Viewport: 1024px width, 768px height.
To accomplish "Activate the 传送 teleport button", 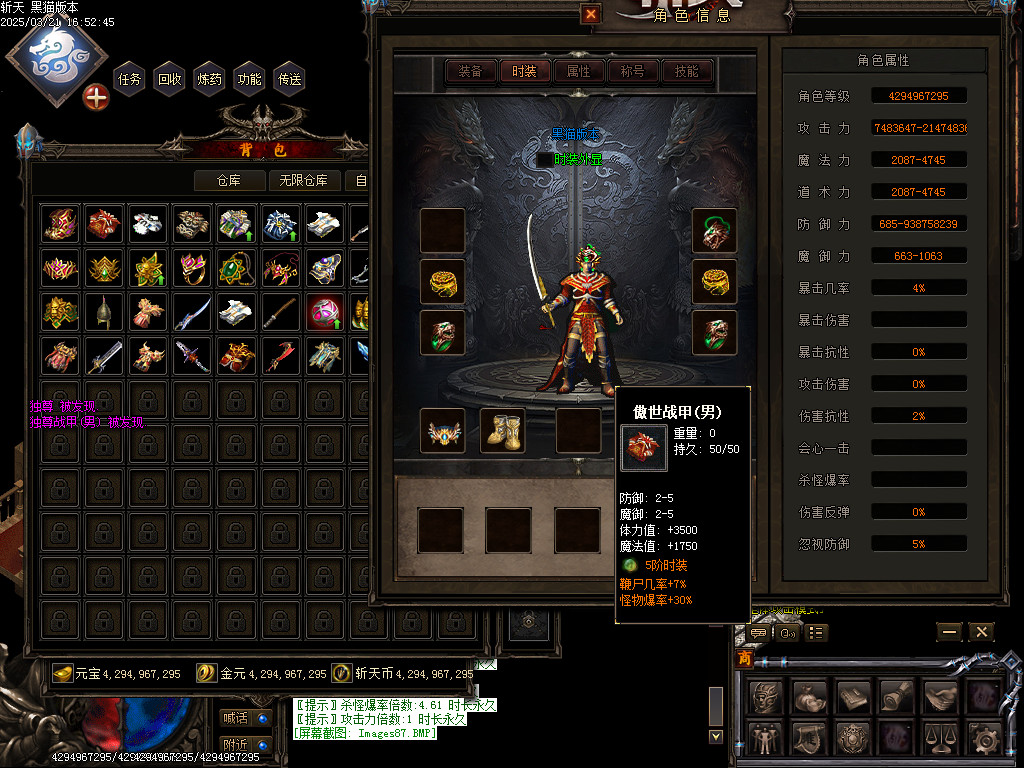I will [x=290, y=79].
